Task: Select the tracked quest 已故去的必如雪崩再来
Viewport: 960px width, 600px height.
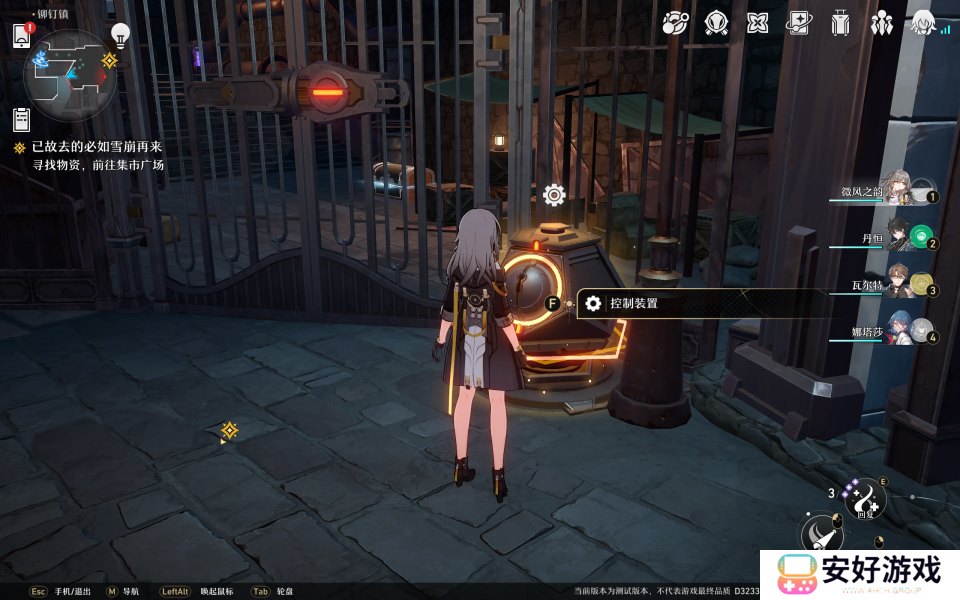Action: point(96,147)
